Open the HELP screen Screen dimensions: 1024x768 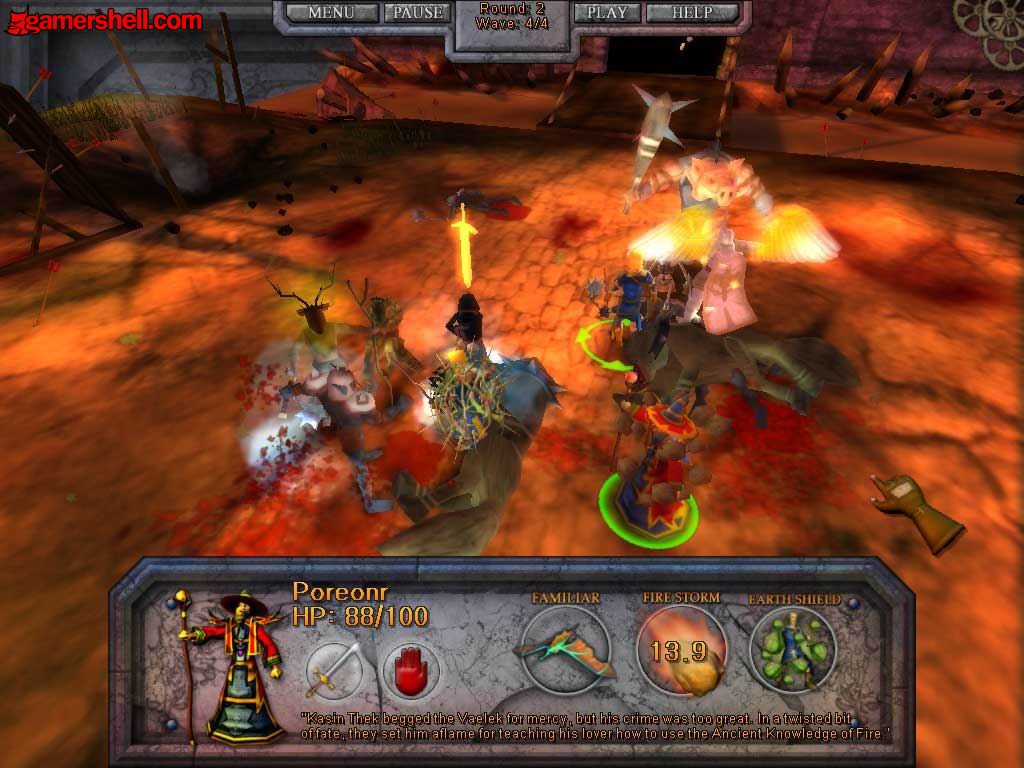[692, 13]
